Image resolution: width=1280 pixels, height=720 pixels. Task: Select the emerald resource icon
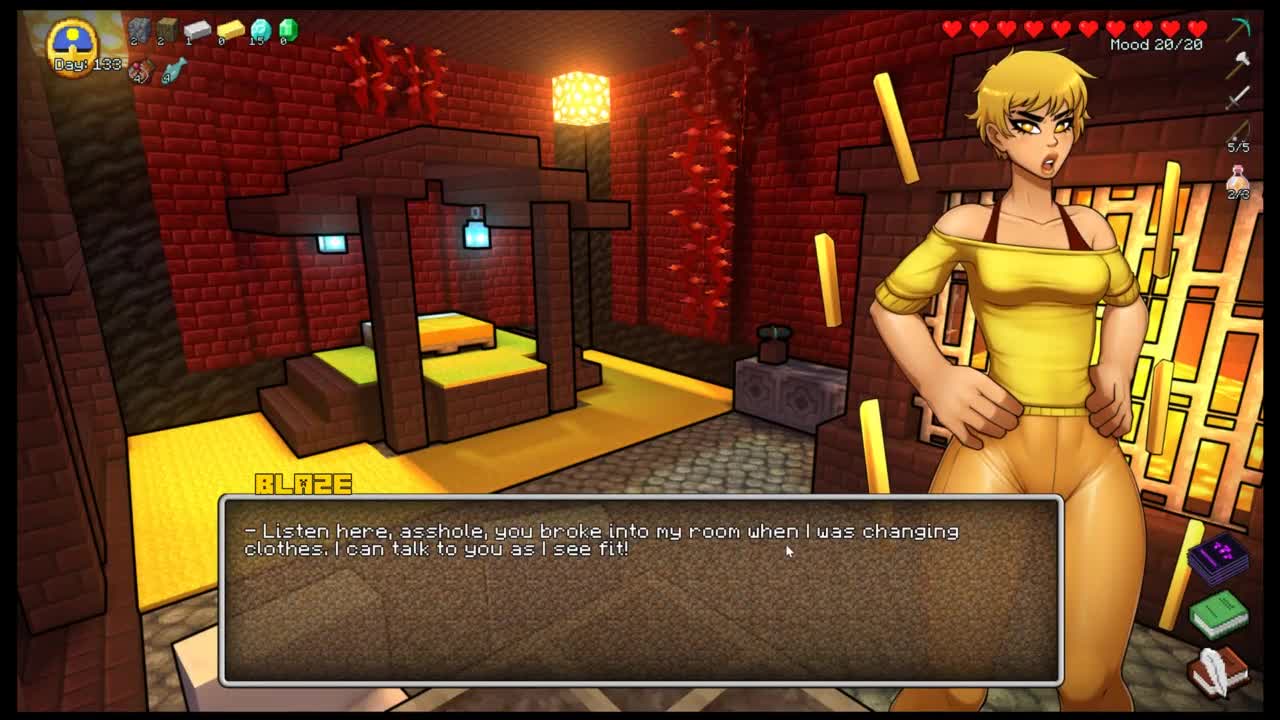[288, 30]
